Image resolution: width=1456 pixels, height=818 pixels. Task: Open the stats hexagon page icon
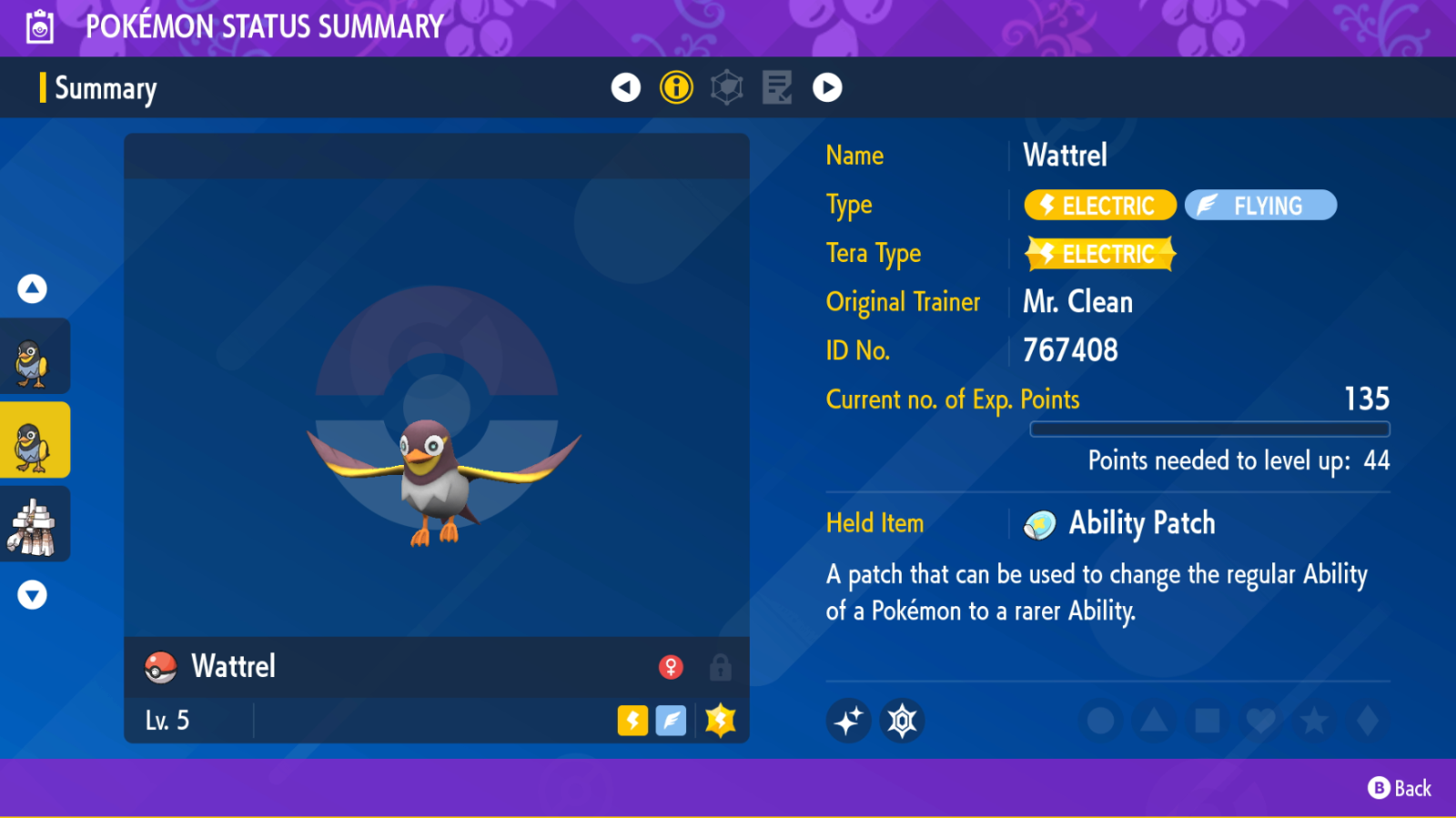[x=726, y=87]
